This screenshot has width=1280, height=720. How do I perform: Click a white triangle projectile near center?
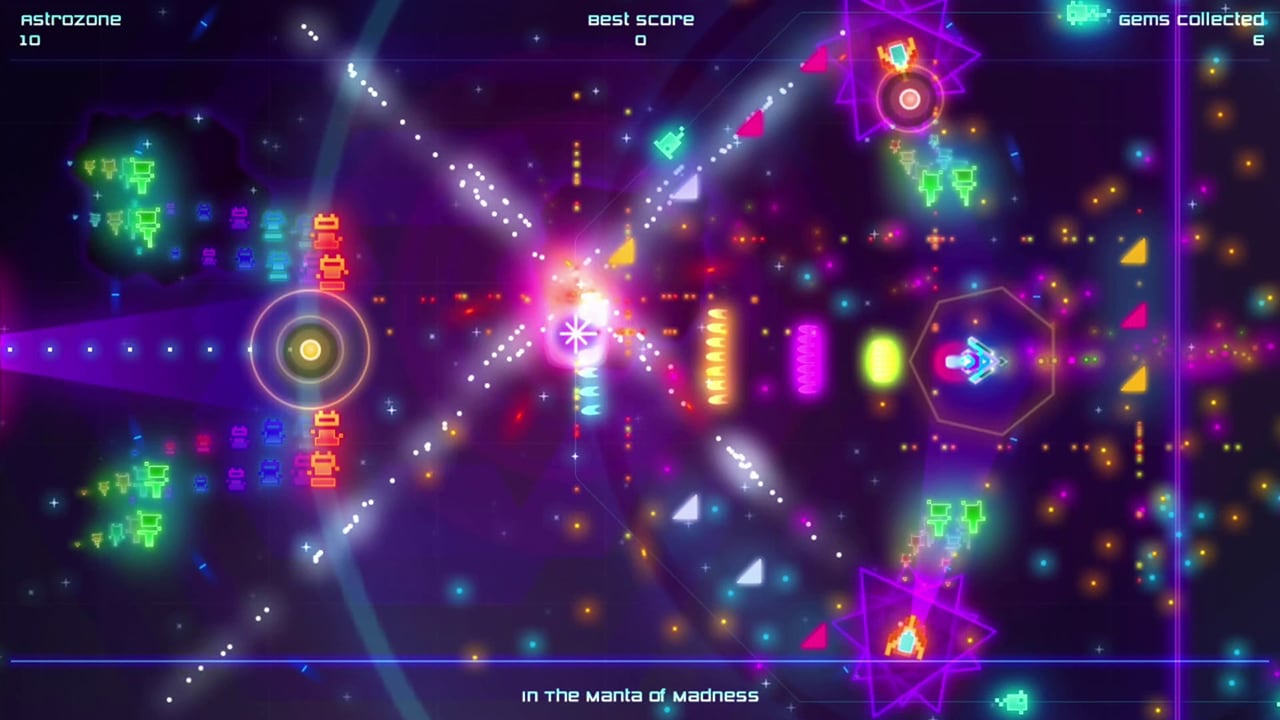pos(685,510)
